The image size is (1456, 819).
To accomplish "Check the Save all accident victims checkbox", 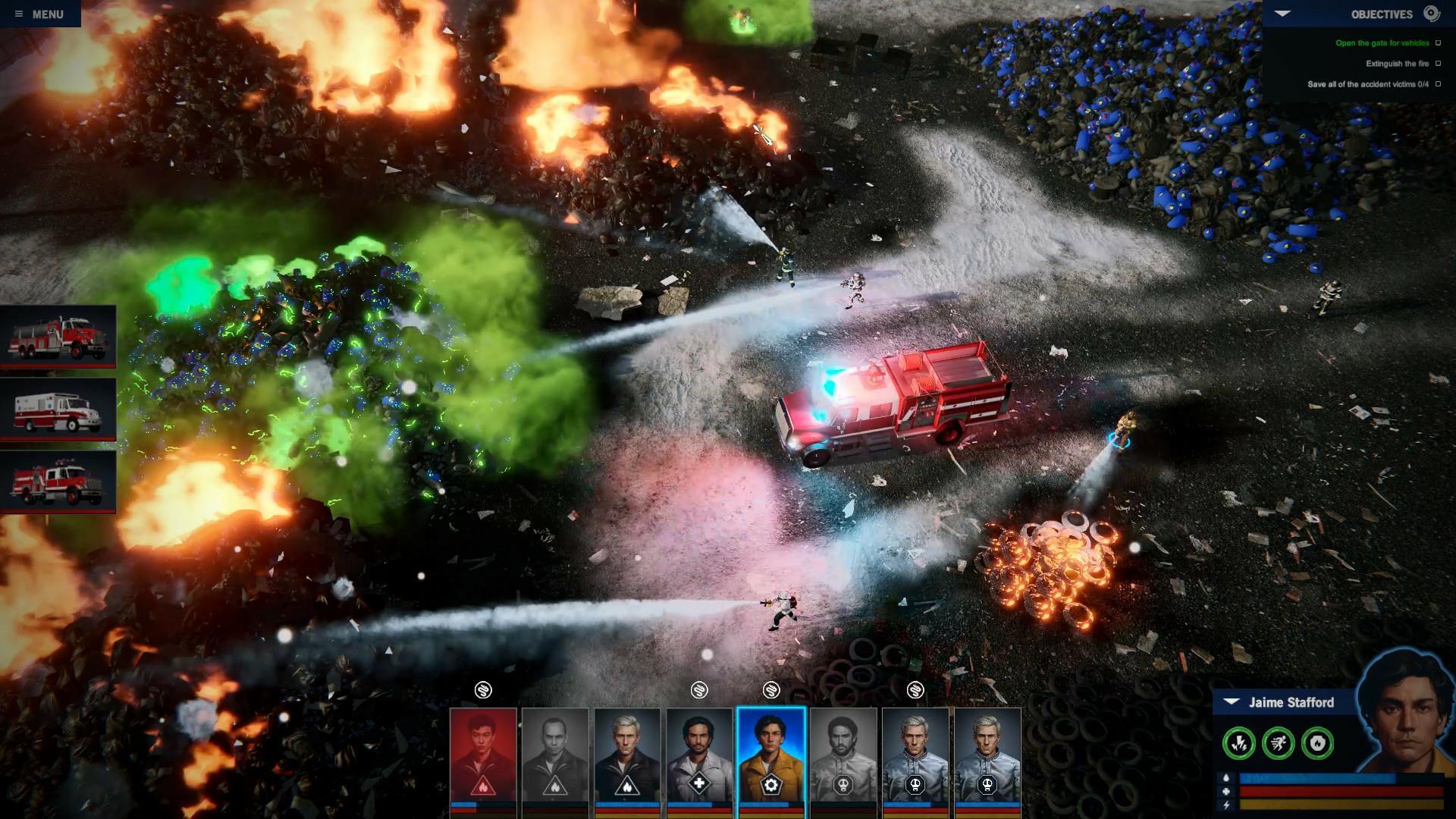I will [x=1439, y=86].
